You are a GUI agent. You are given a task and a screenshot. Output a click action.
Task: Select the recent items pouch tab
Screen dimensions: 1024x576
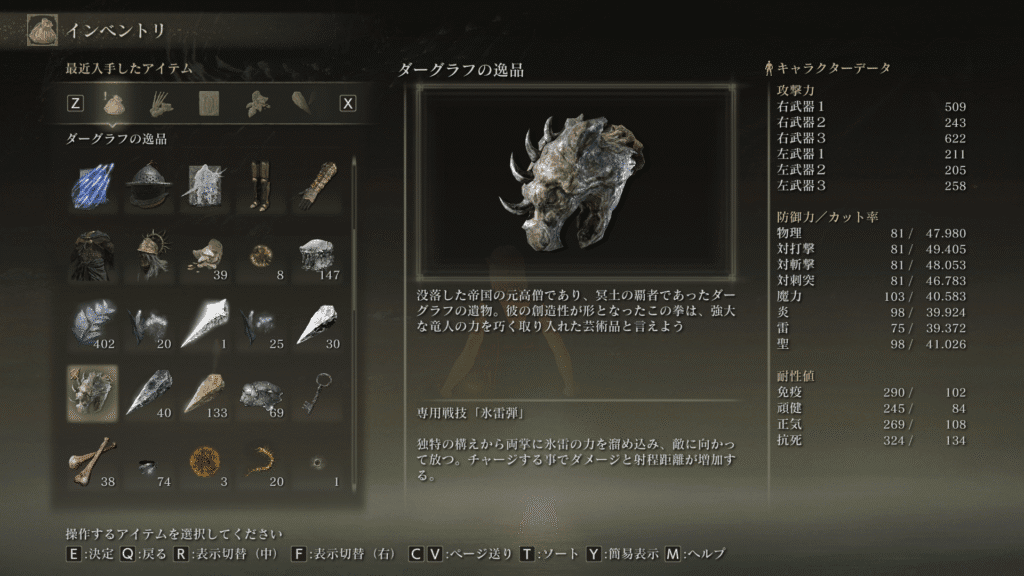[113, 102]
